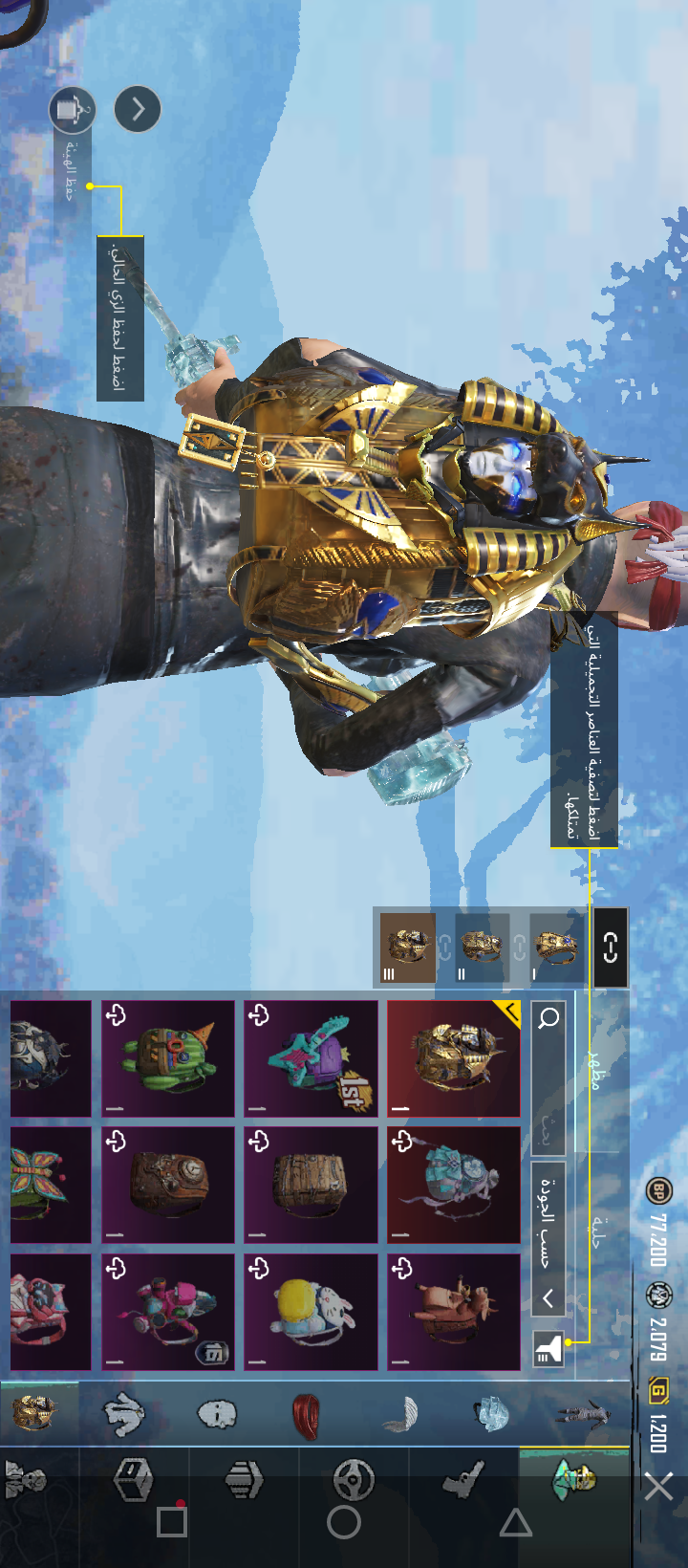Click the round arrow button

pyautogui.click(x=138, y=110)
